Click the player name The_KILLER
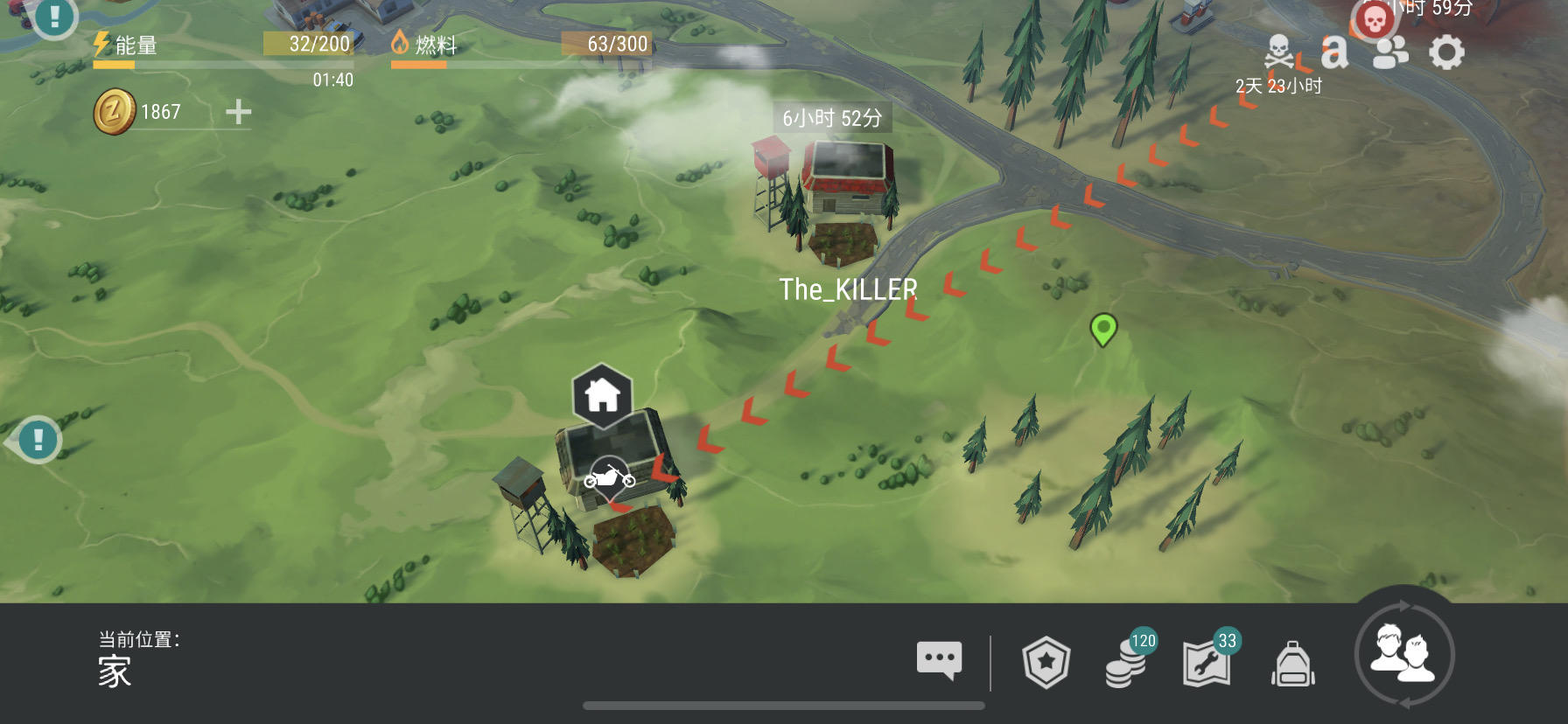Viewport: 1568px width, 724px height. (850, 289)
